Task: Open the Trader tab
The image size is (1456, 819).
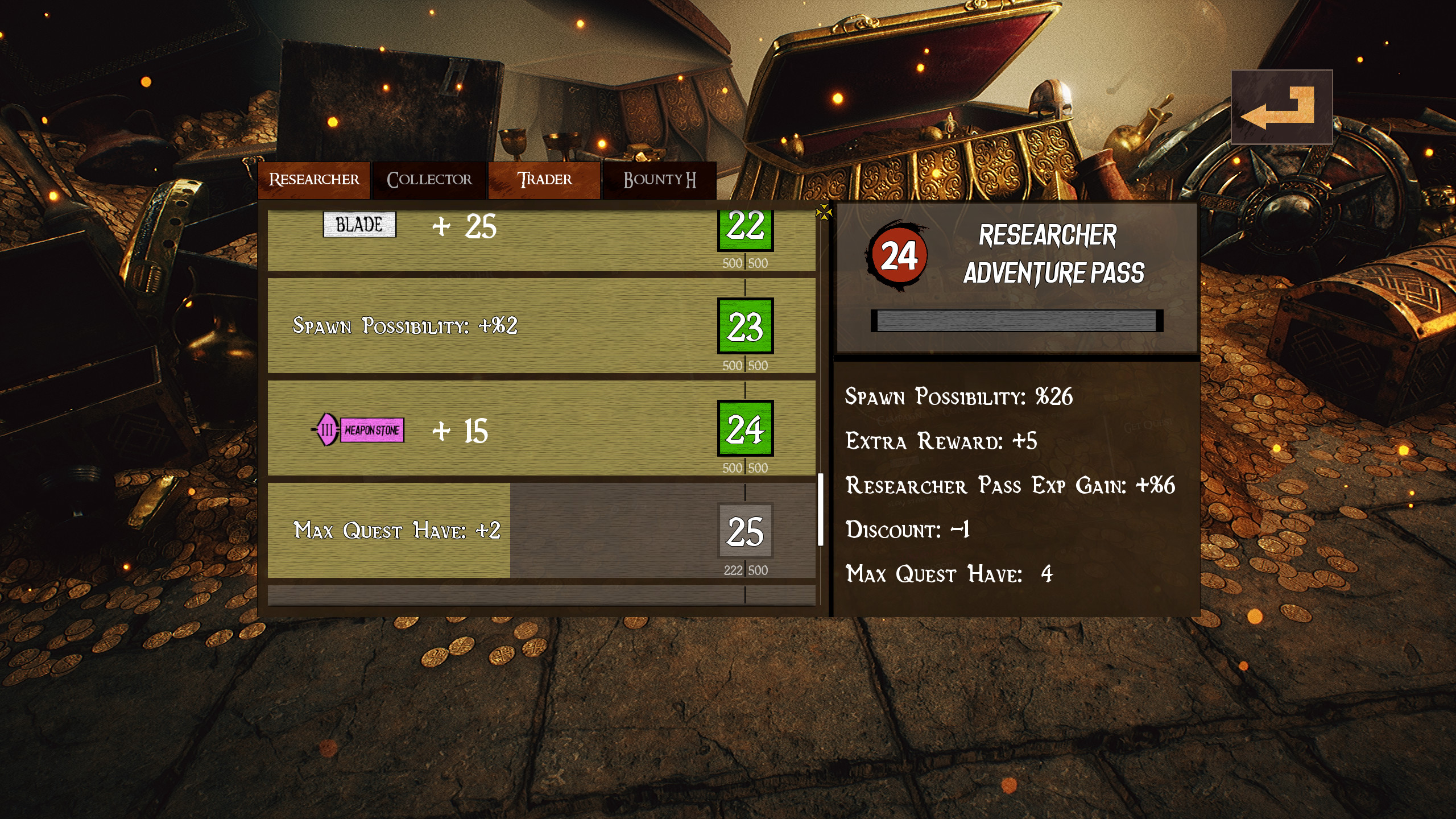Action: (544, 180)
